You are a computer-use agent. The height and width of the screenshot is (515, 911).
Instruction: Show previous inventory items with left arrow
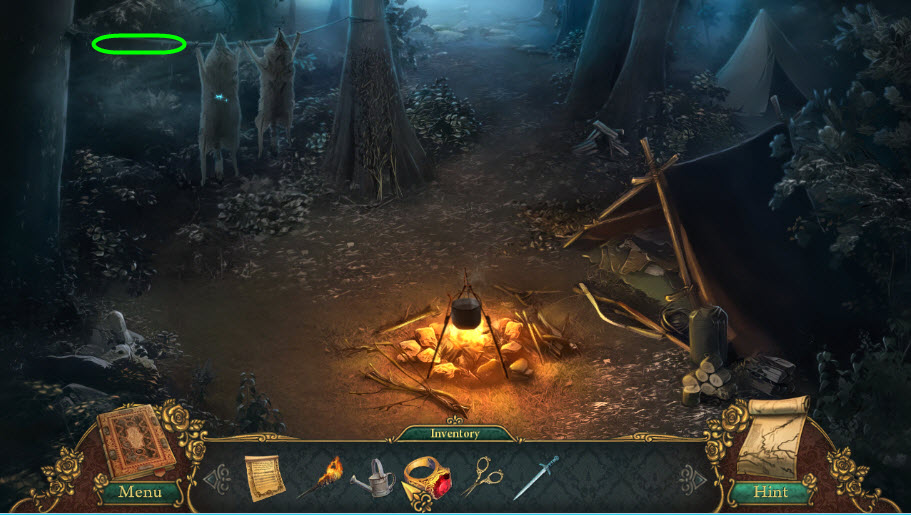(x=219, y=477)
